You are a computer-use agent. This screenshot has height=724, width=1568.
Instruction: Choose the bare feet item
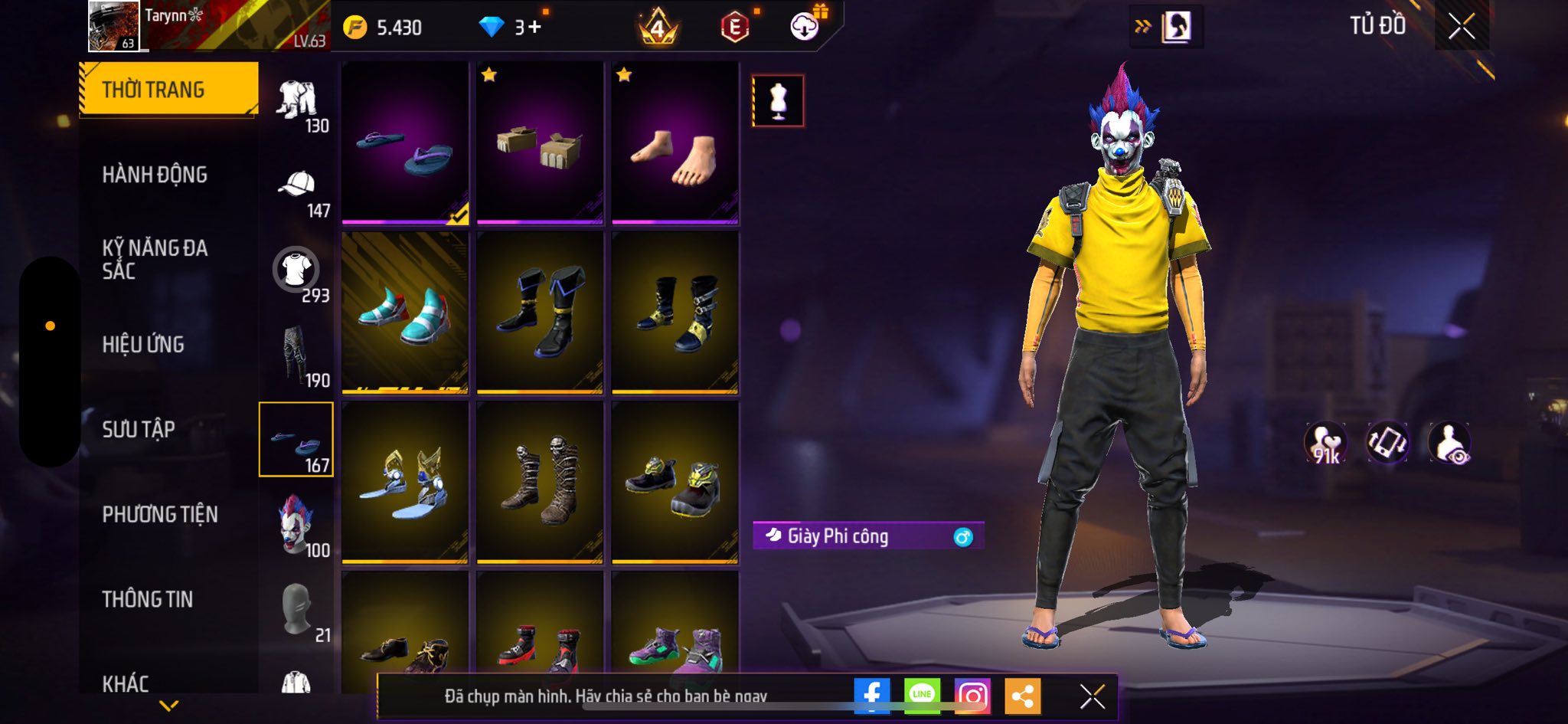(675, 143)
